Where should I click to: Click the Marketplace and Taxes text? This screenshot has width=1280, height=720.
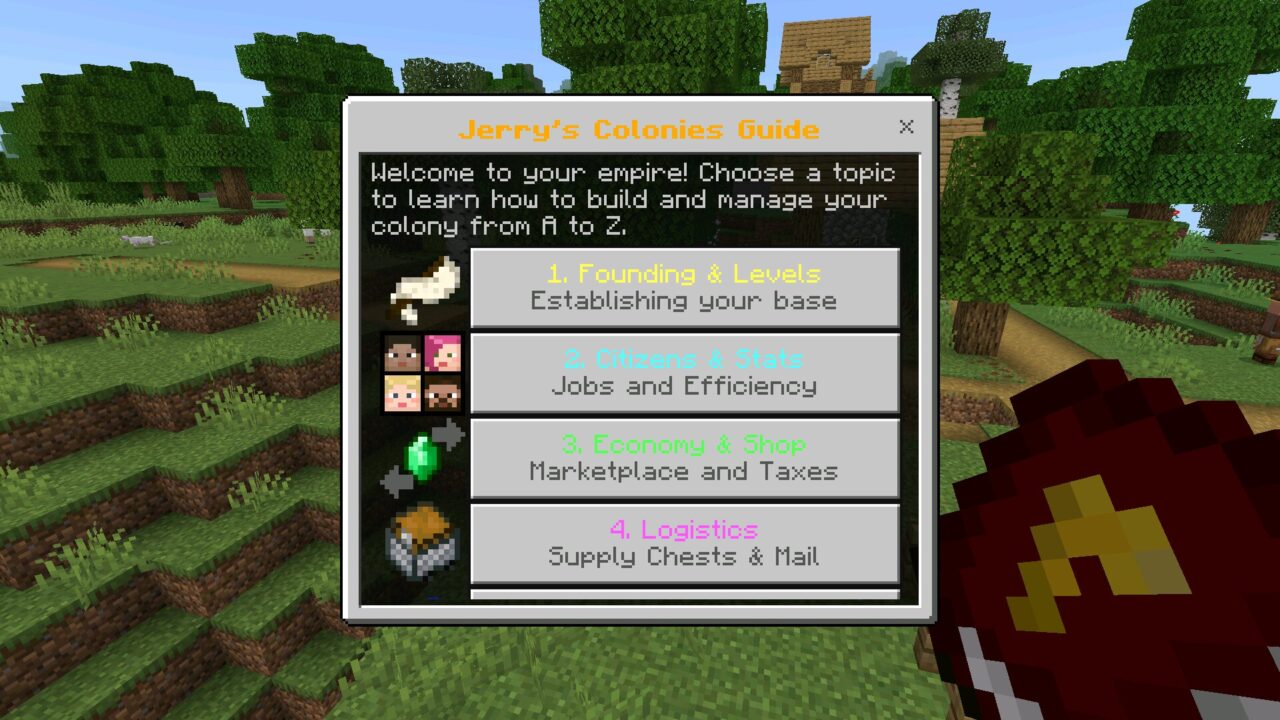pos(684,470)
